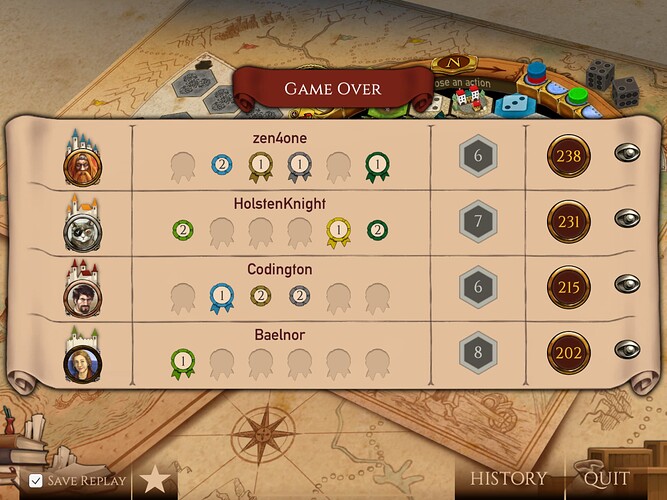
Task: View HolstenKnight's board with the eye icon
Action: pos(627,219)
